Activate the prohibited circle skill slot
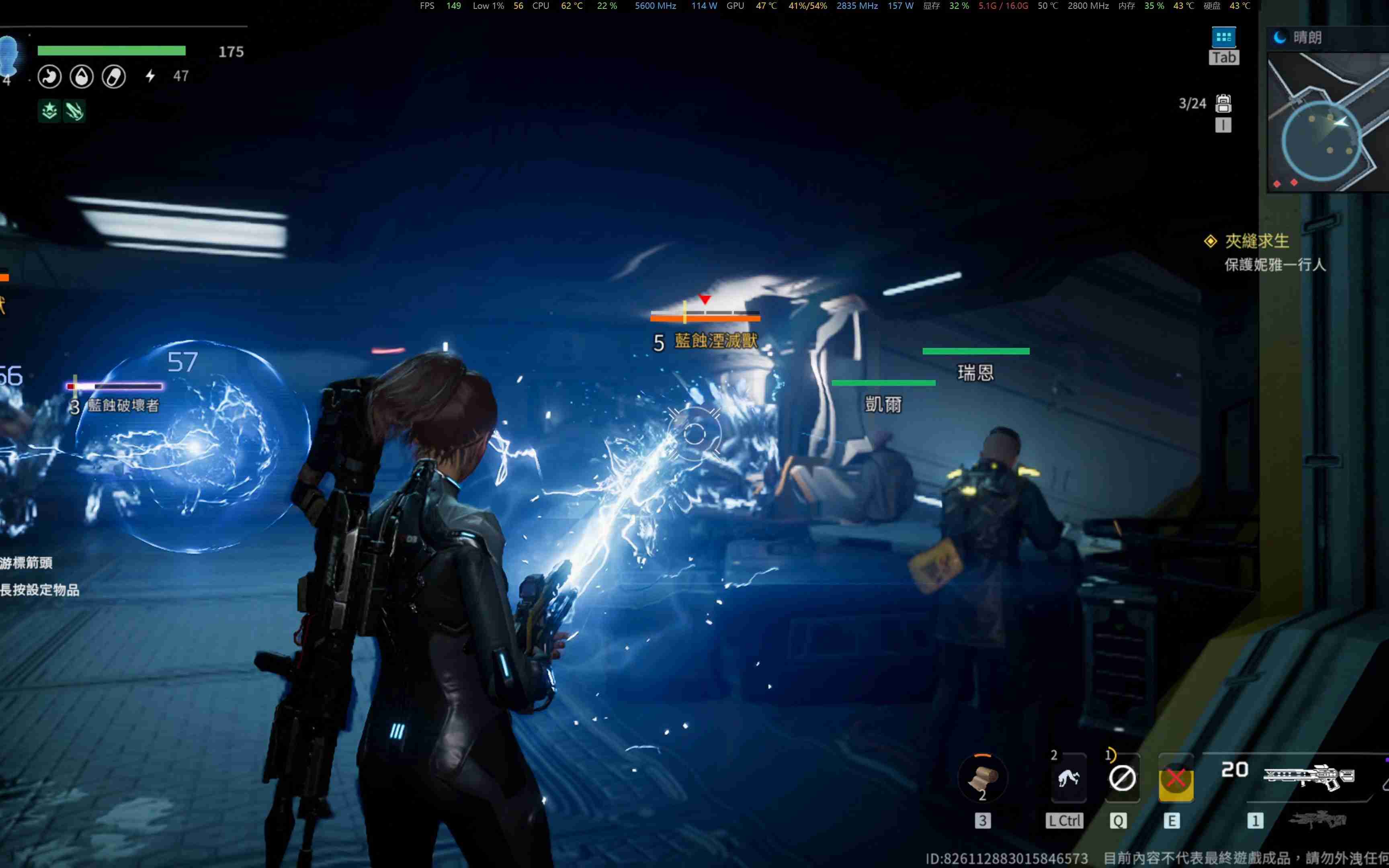The image size is (1389, 868). coord(1122,778)
